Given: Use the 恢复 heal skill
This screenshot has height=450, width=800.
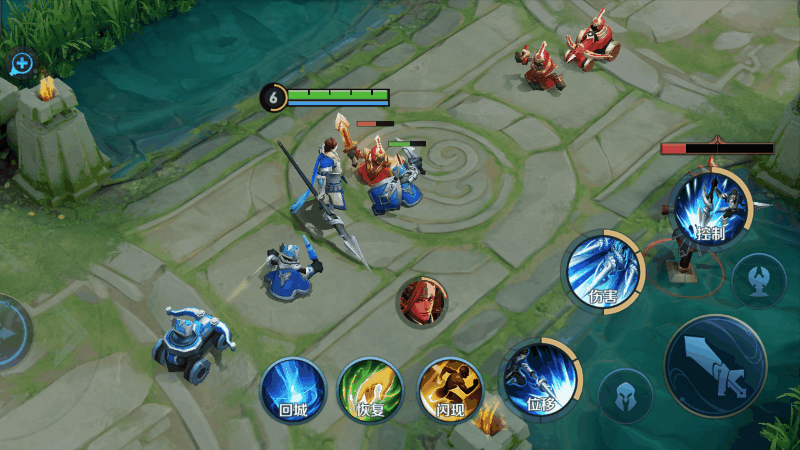Looking at the screenshot, I should tap(370, 389).
